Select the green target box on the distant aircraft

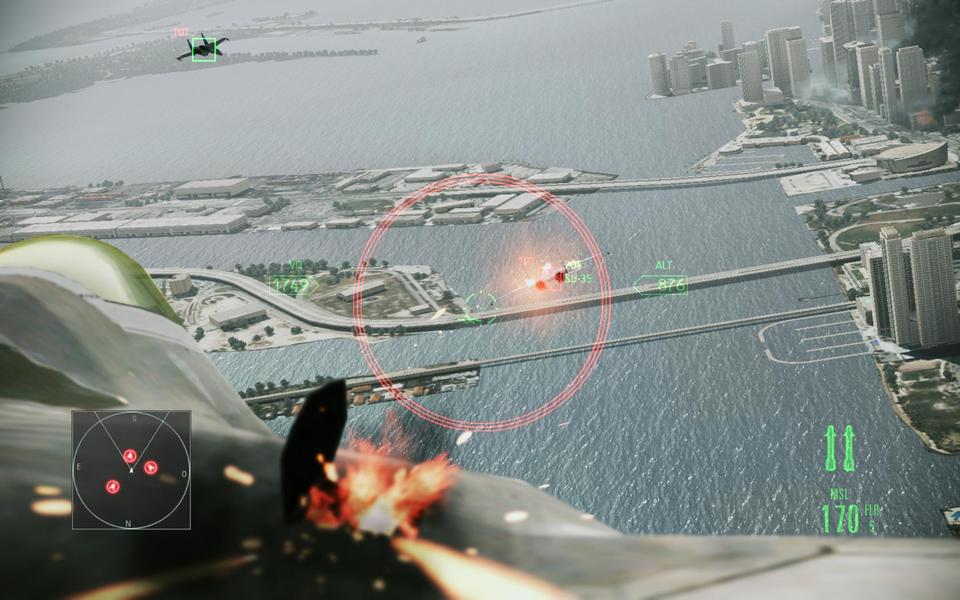[x=204, y=48]
